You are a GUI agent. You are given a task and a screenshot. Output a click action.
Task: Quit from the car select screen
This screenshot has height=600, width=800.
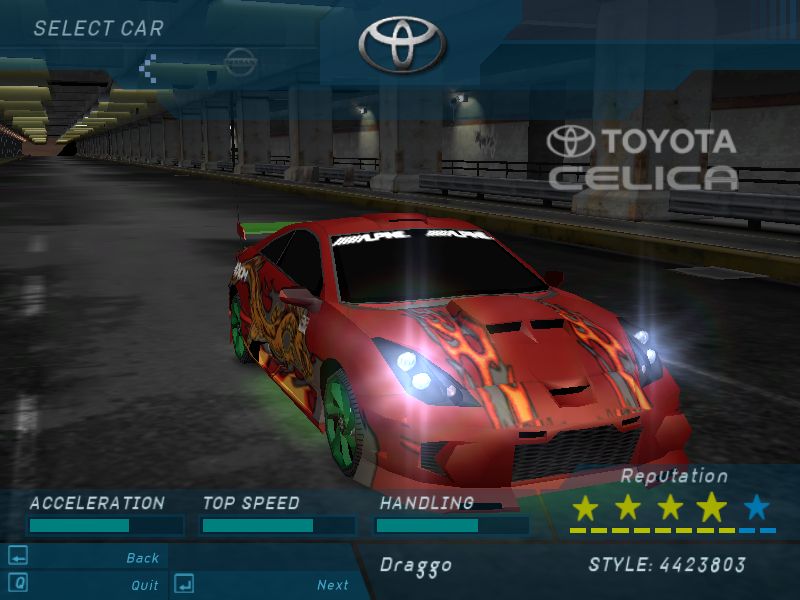pos(144,585)
